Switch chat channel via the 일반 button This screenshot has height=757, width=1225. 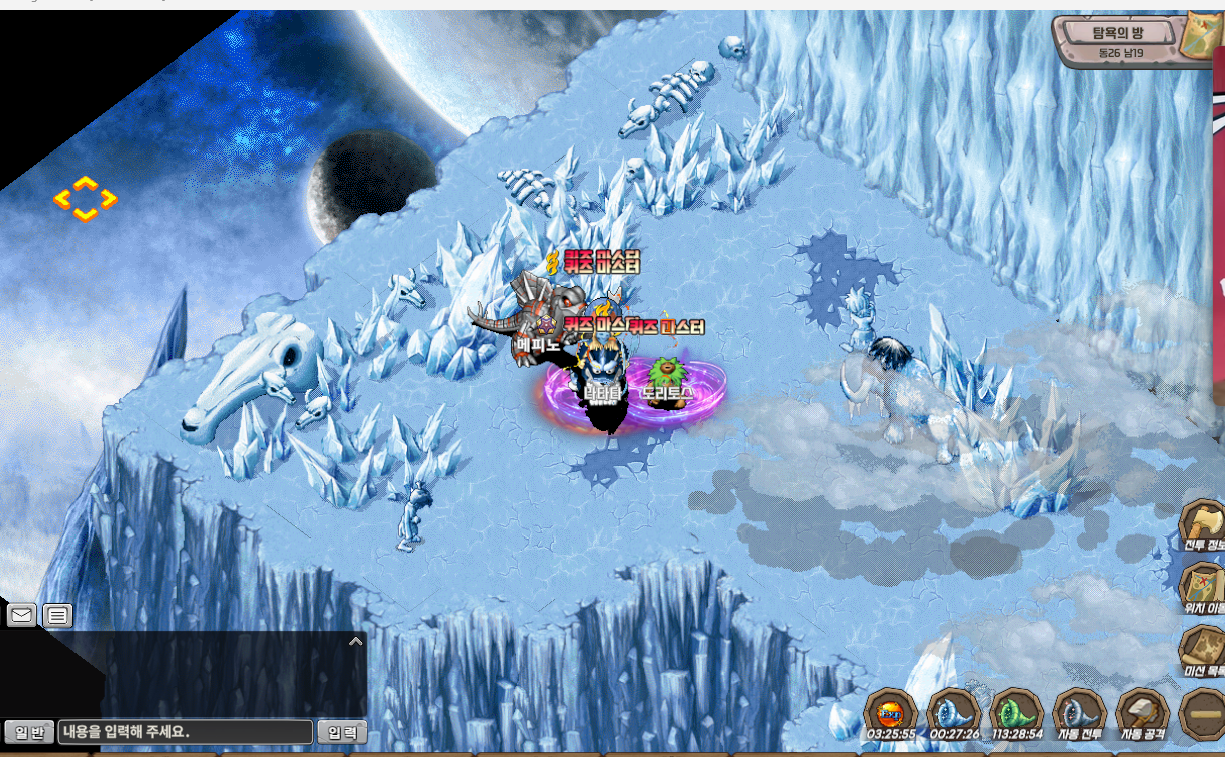29,732
